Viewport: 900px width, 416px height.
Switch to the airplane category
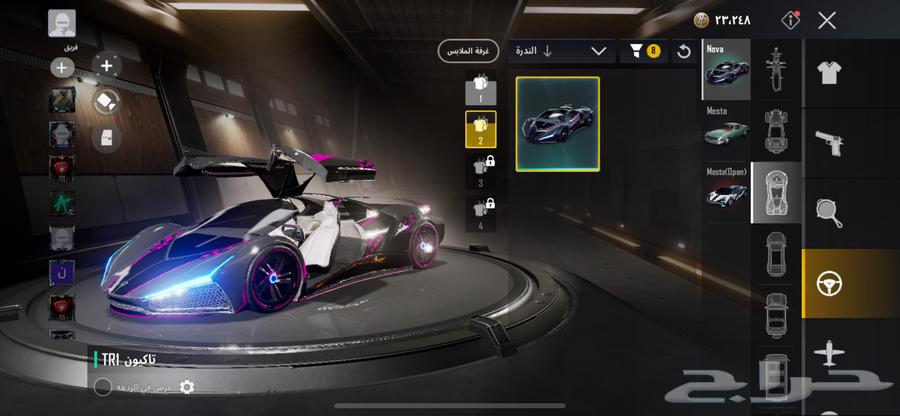828,353
